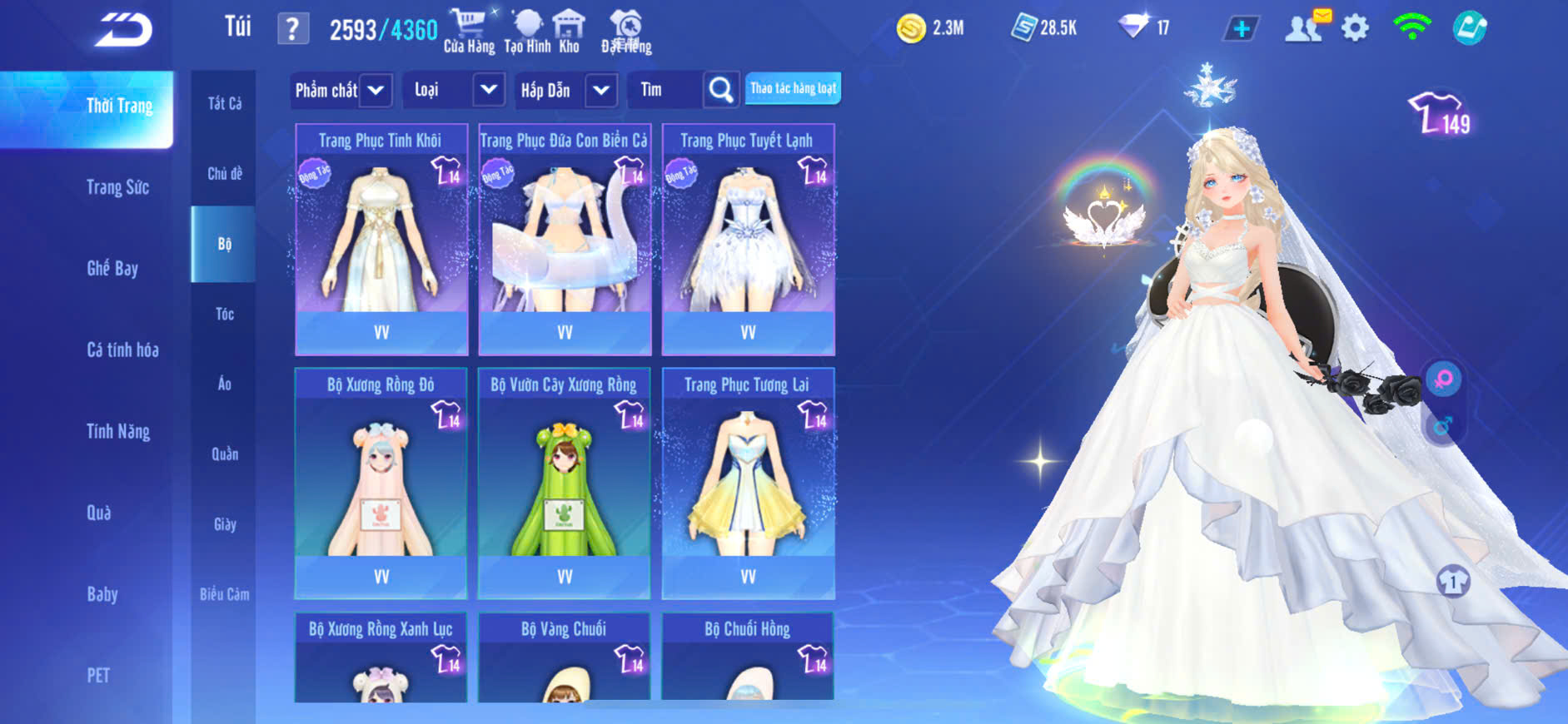Viewport: 1568px width, 724px height.
Task: Select the Tất Cả subcategory tab
Action: pyautogui.click(x=224, y=104)
